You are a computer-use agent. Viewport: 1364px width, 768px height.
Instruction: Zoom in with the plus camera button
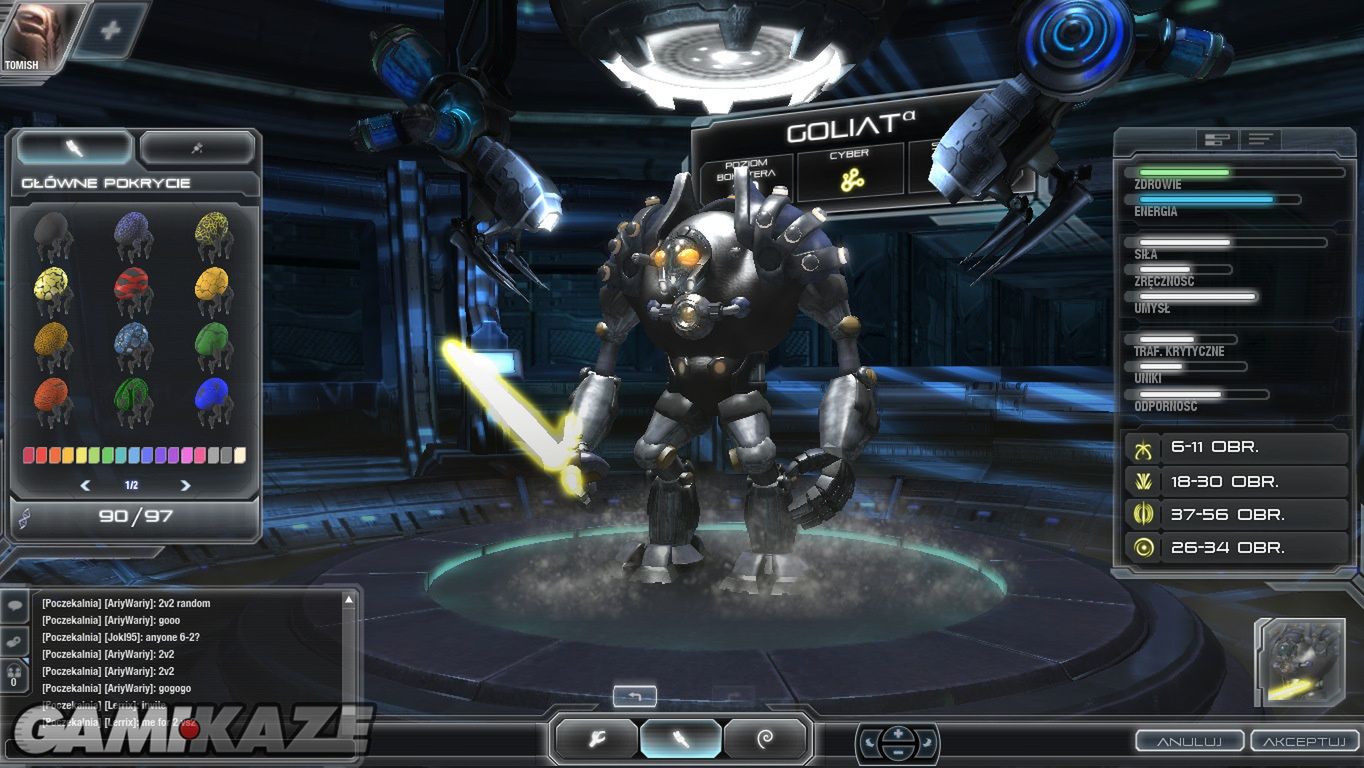898,733
